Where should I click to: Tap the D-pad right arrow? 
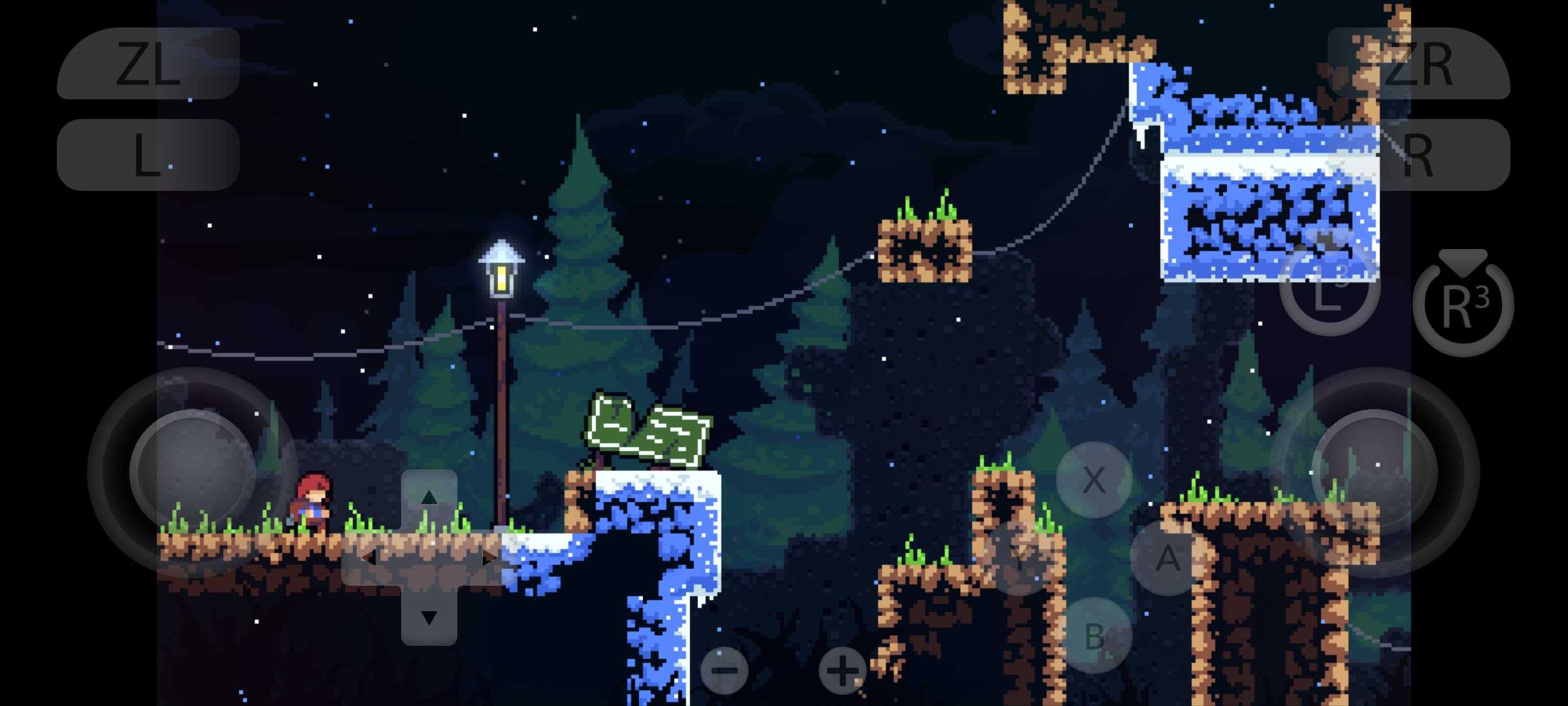coord(489,558)
